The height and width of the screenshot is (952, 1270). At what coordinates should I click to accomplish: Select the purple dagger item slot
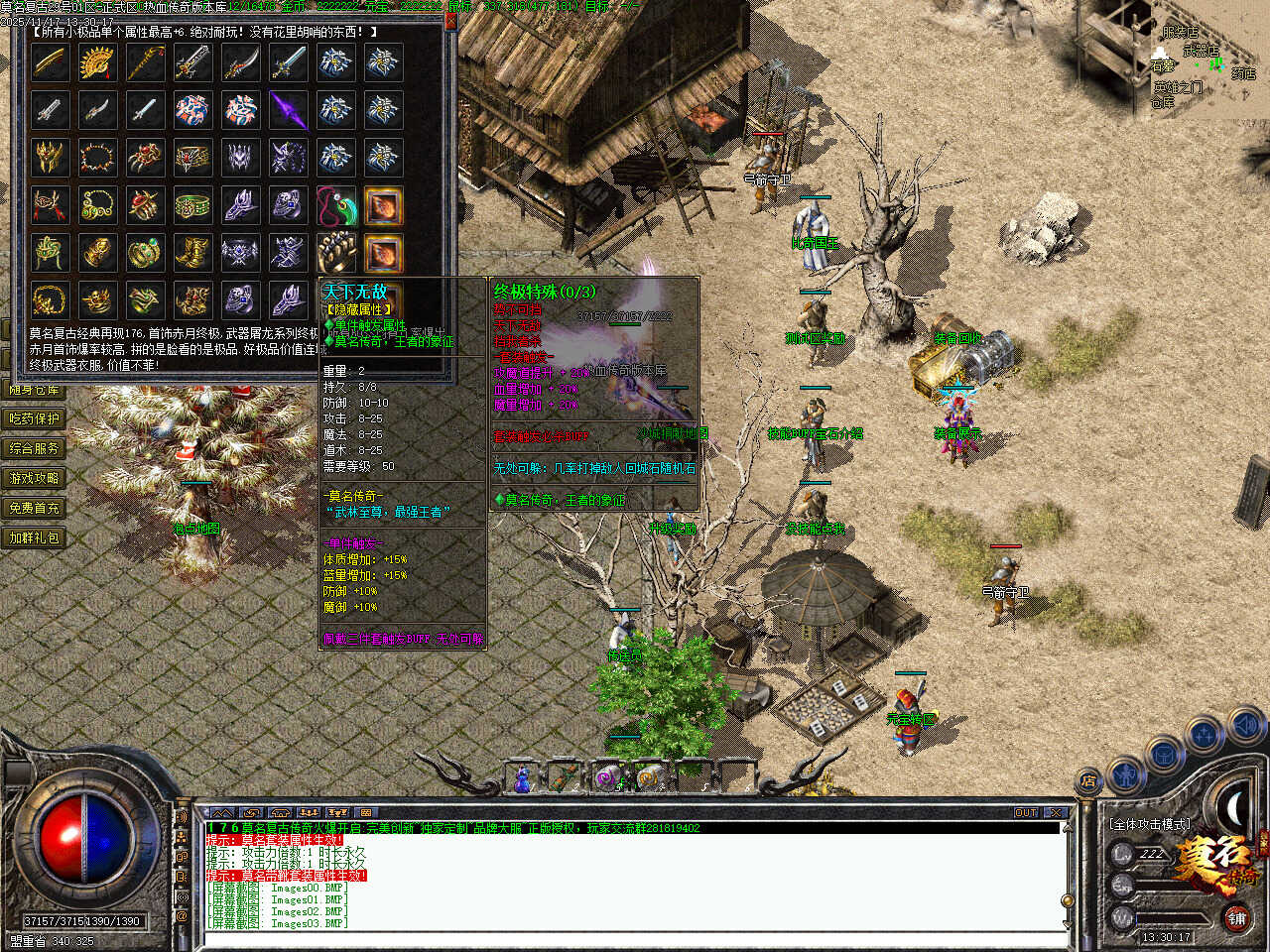click(288, 110)
